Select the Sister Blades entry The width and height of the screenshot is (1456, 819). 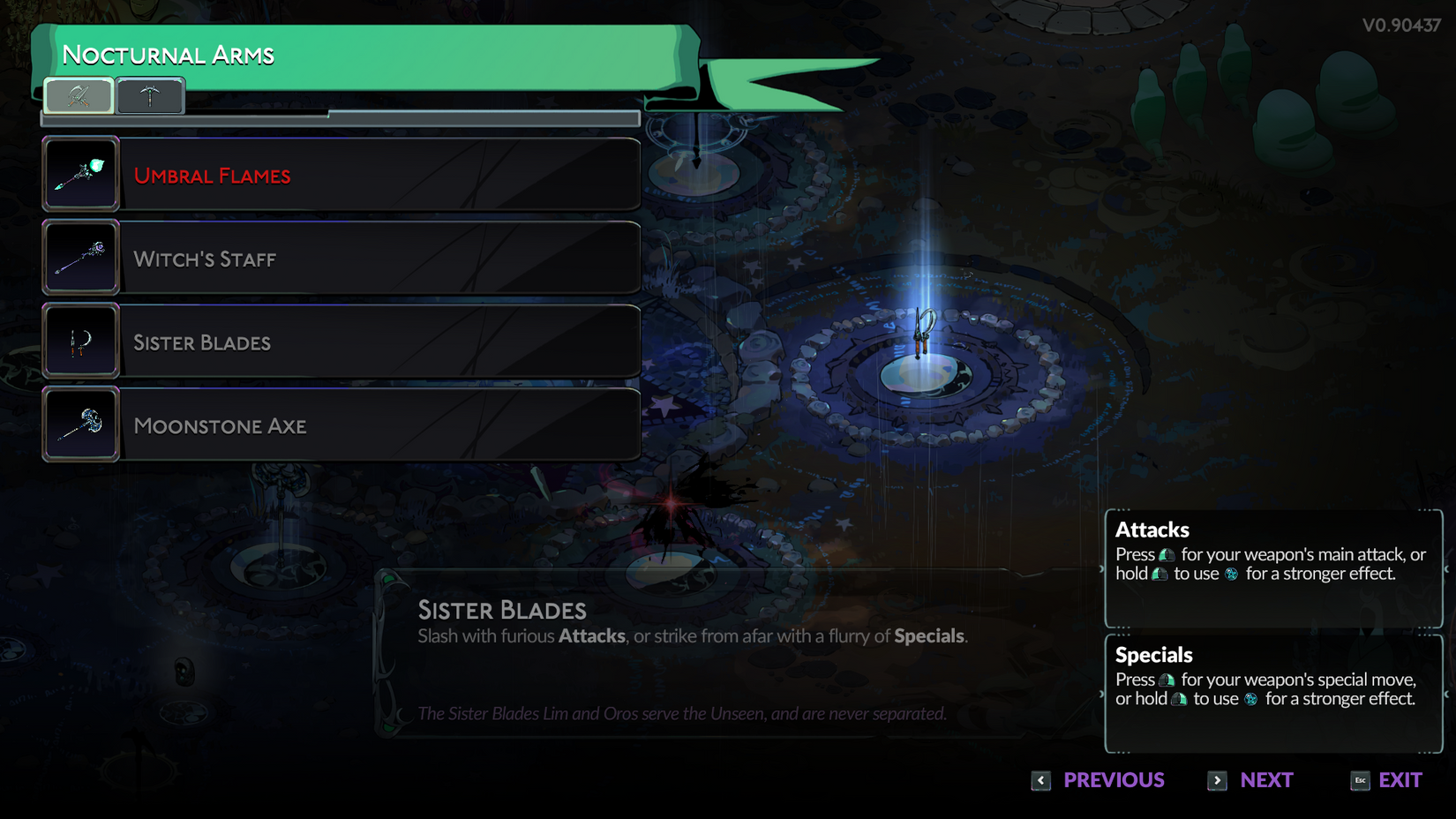341,342
